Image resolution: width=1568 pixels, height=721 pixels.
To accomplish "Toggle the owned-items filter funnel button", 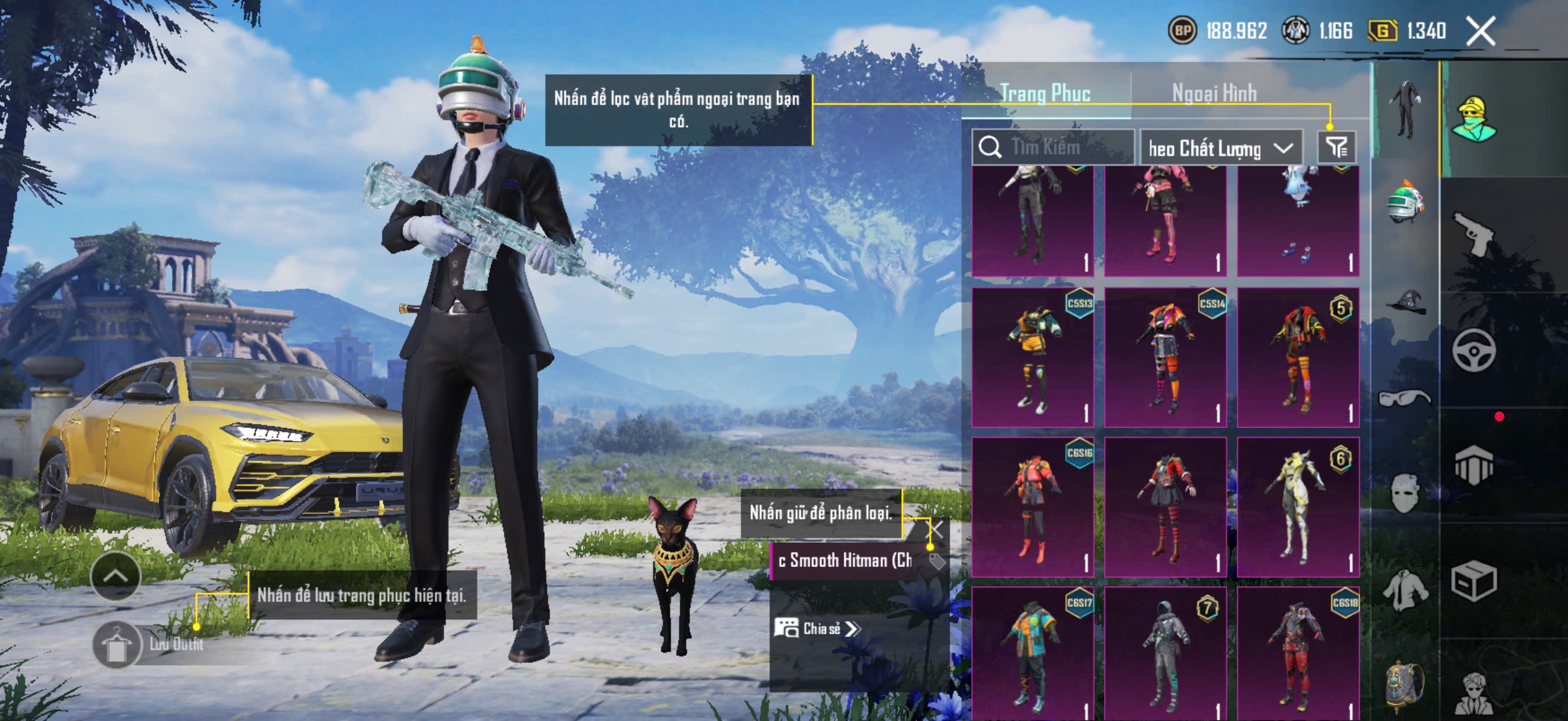I will (1337, 147).
